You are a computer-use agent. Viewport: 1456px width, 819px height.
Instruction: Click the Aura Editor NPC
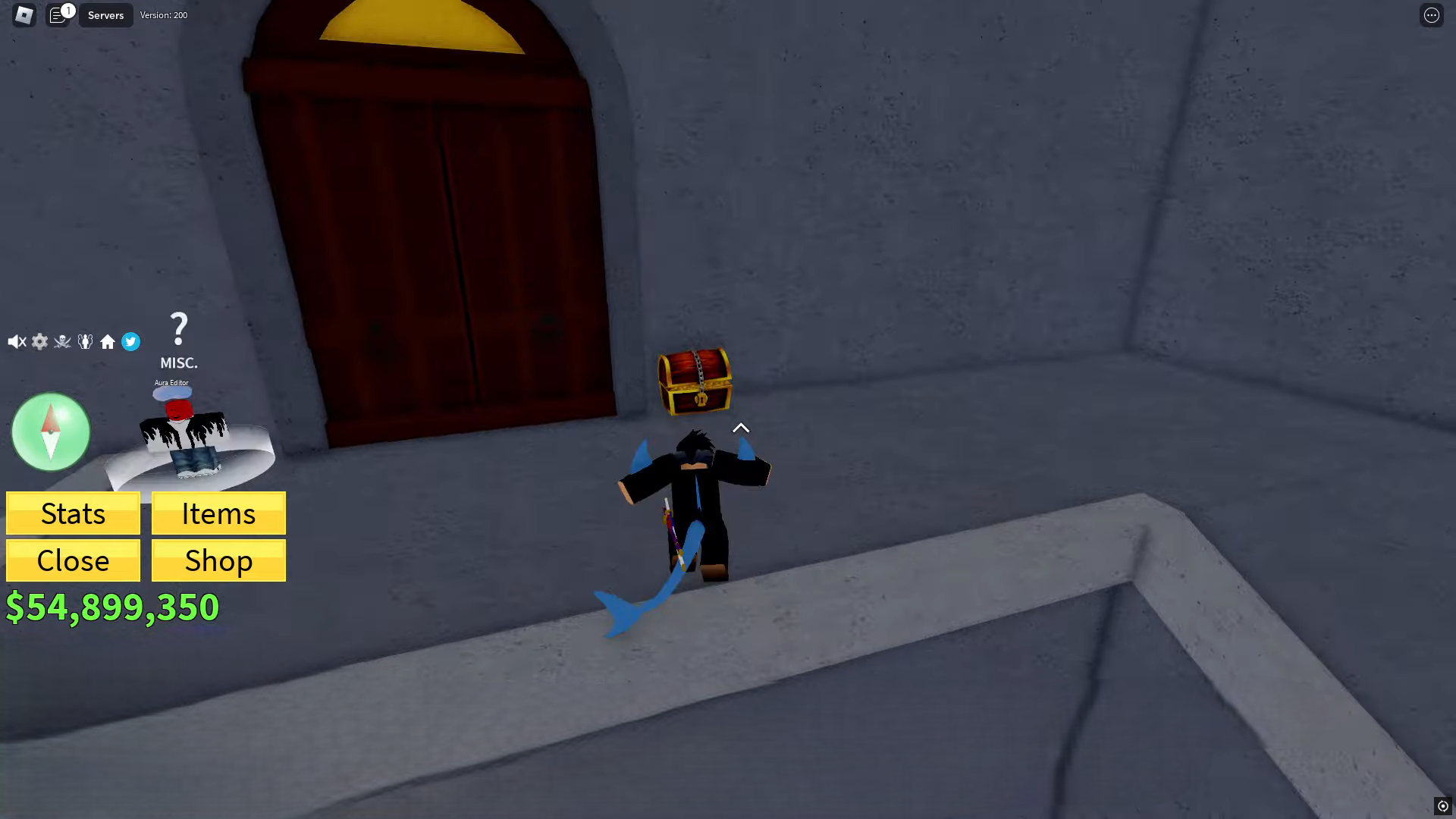(182, 425)
